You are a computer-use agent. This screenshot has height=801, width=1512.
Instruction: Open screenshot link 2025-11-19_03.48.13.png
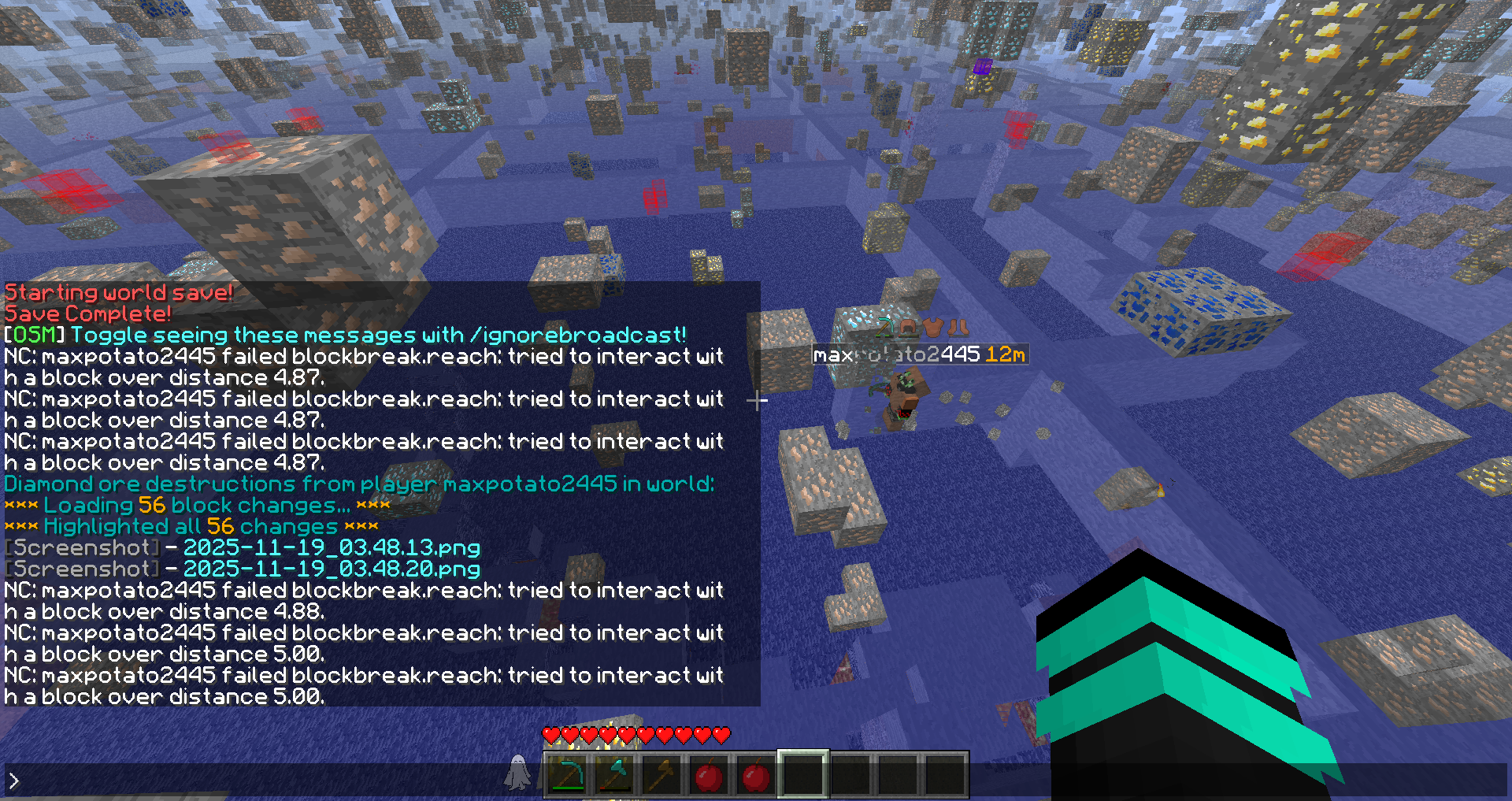[x=332, y=547]
